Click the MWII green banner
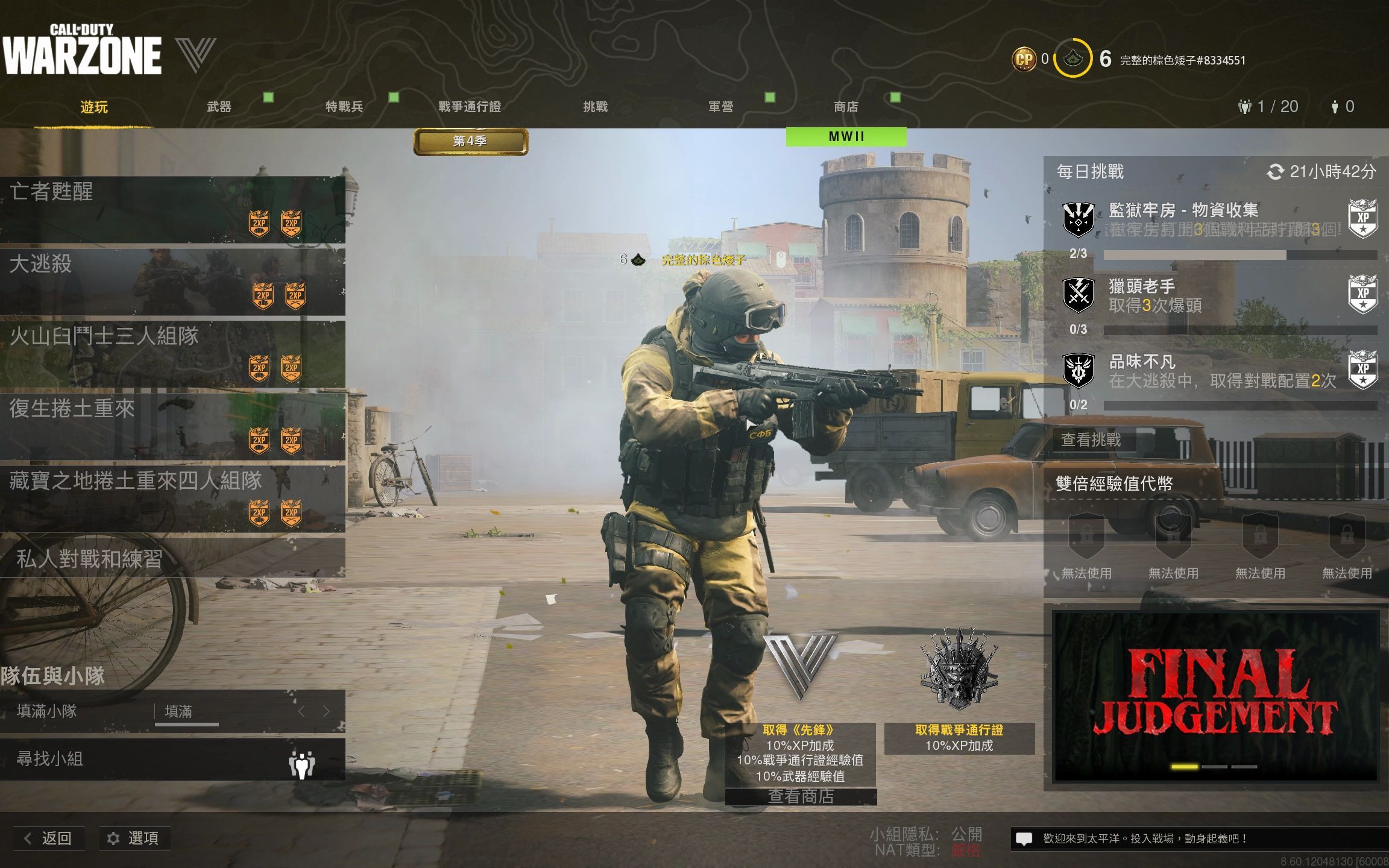The width and height of the screenshot is (1389, 868). tap(846, 137)
